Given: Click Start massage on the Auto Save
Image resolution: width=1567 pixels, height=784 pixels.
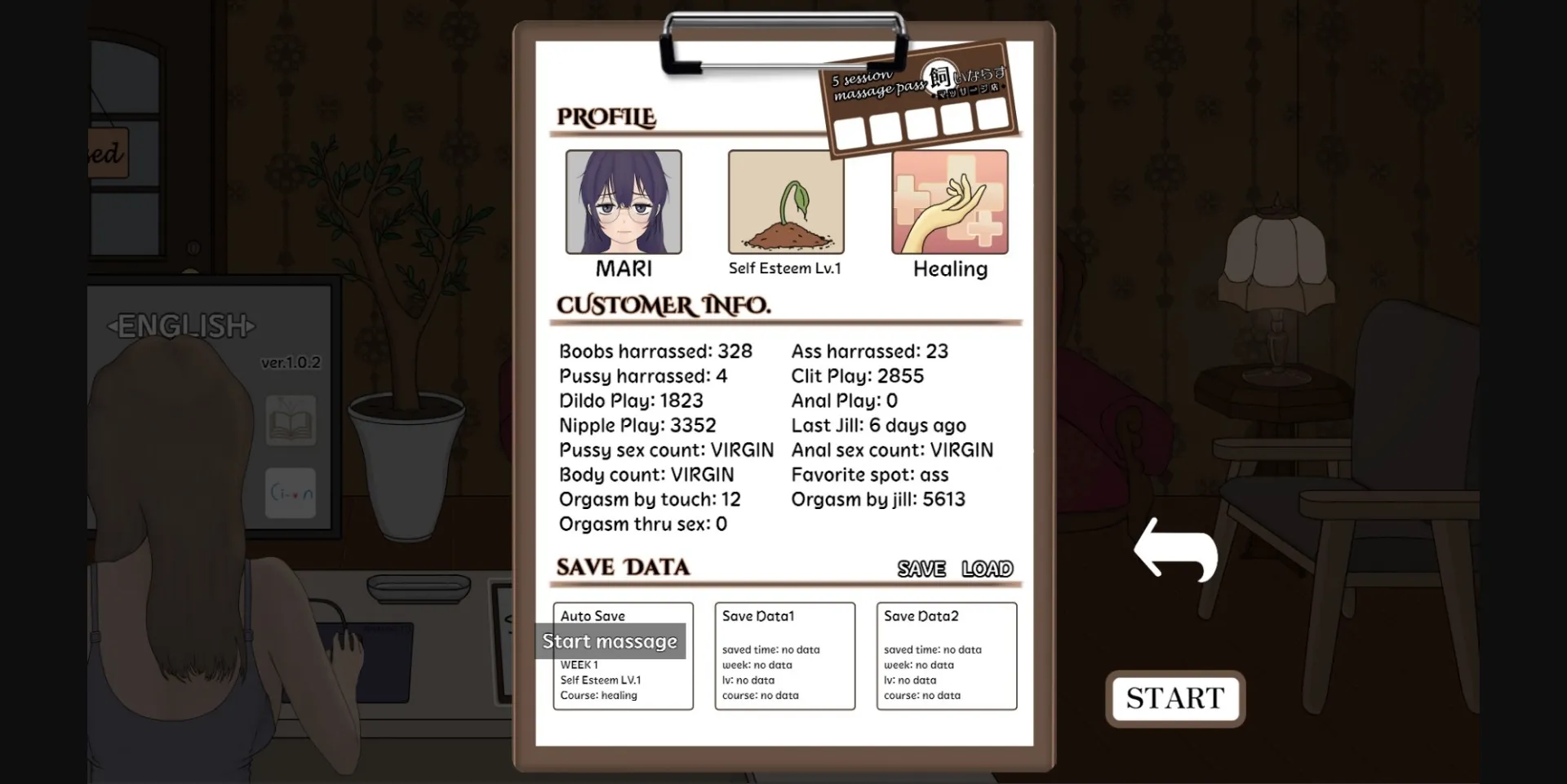Looking at the screenshot, I should tap(610, 641).
